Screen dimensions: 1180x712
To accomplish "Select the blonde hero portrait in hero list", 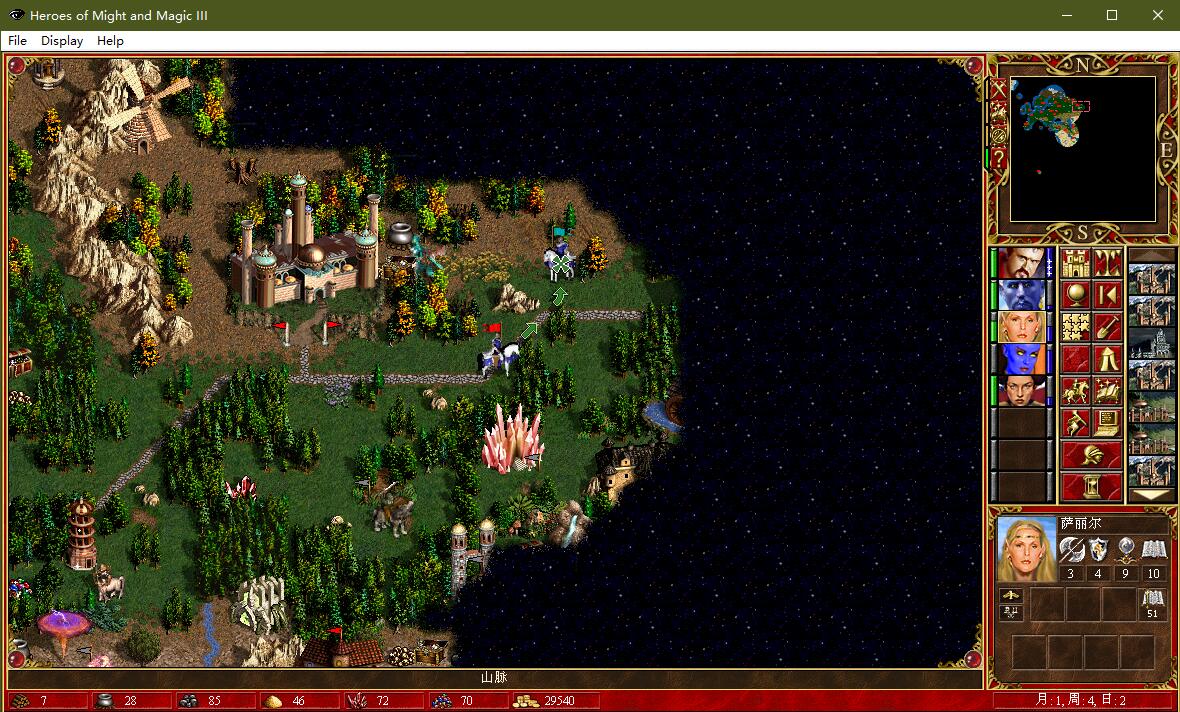I will pyautogui.click(x=1021, y=327).
